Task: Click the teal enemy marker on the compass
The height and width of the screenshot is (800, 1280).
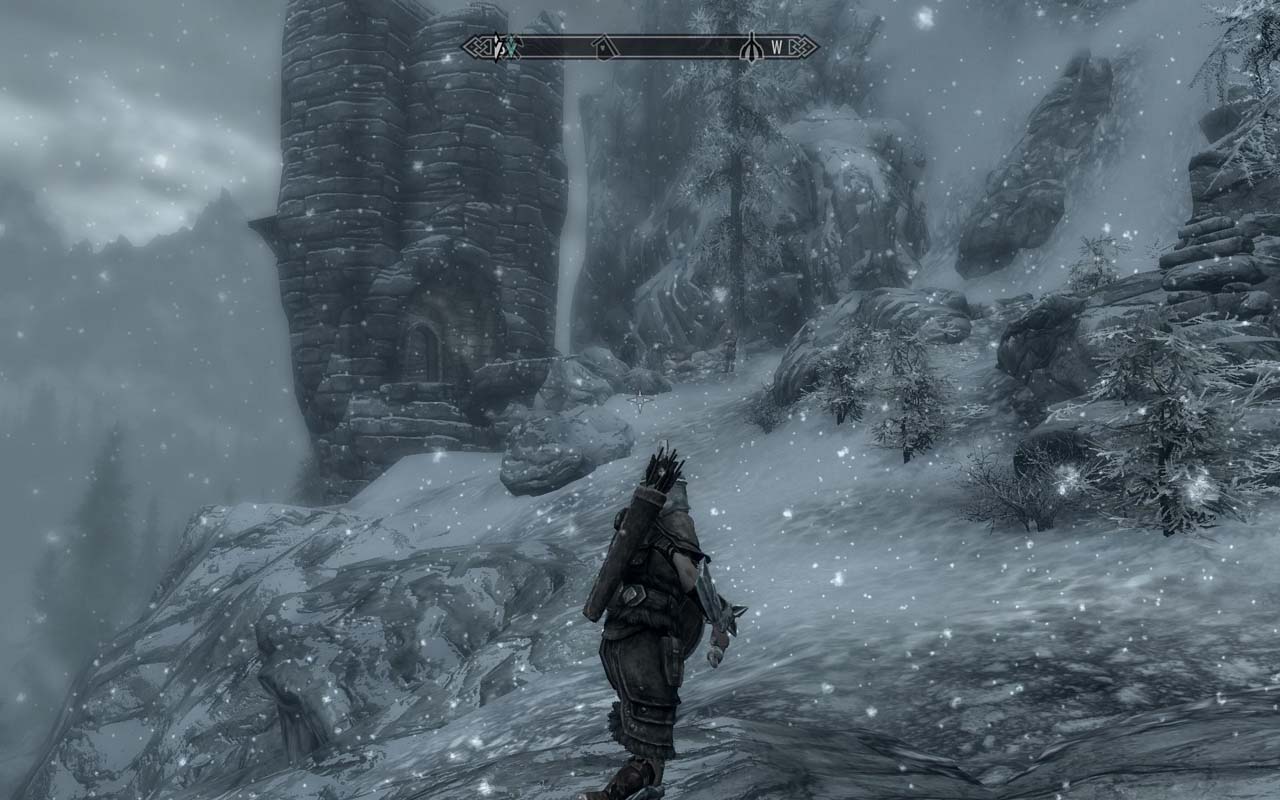Action: (x=512, y=46)
